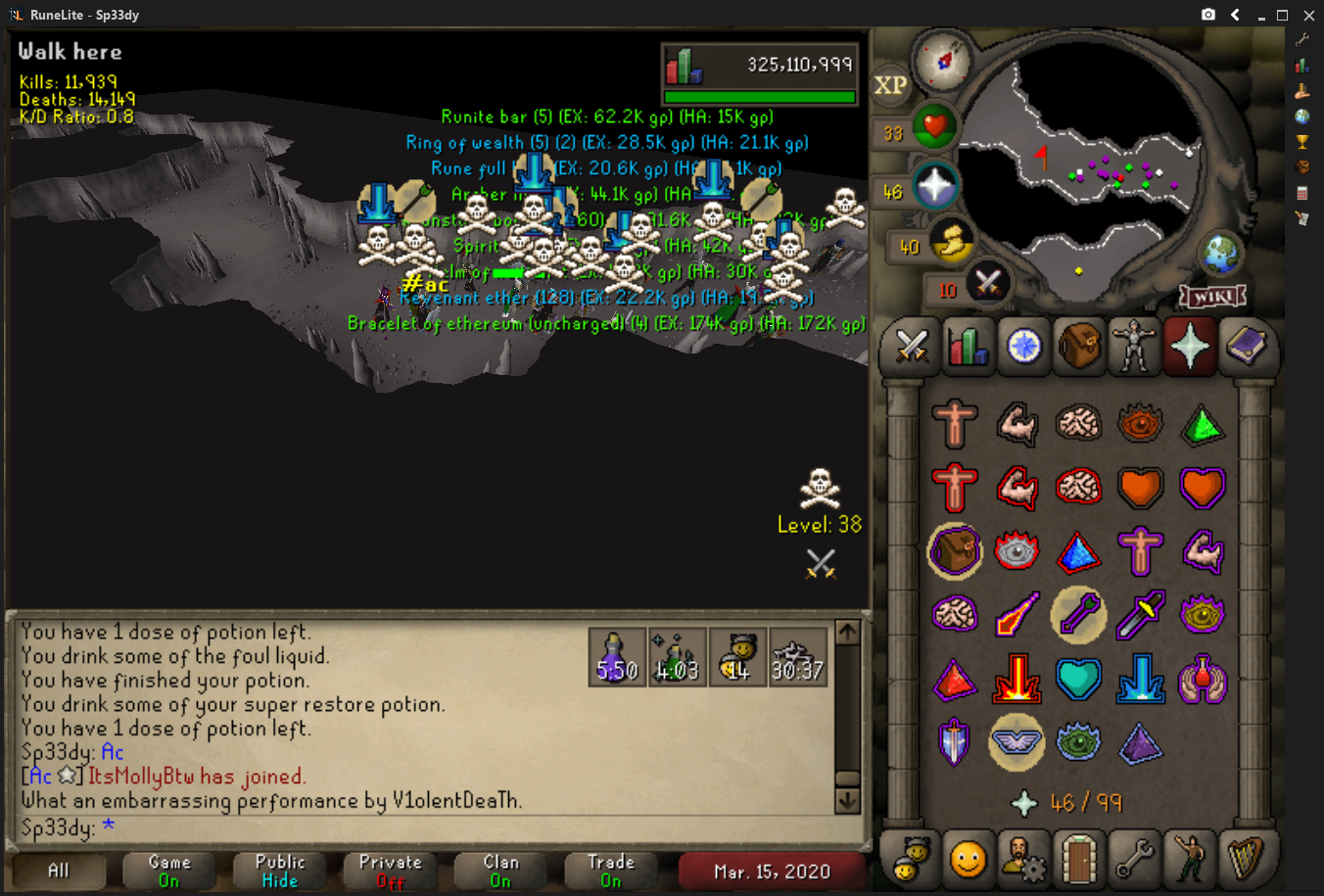Use the special attack orb
The height and width of the screenshot is (896, 1324).
point(987,285)
